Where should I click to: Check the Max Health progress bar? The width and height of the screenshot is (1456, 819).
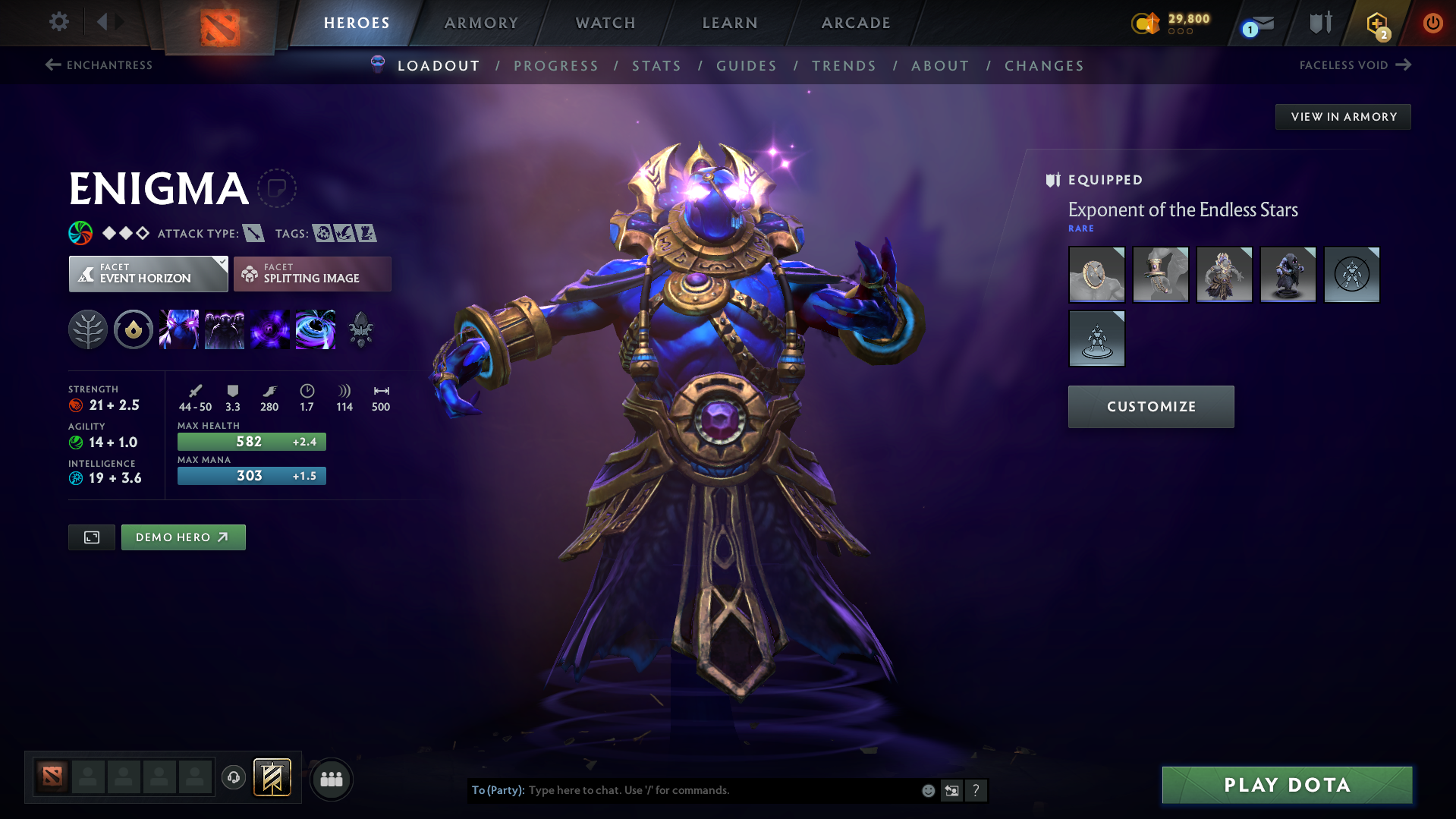click(251, 441)
